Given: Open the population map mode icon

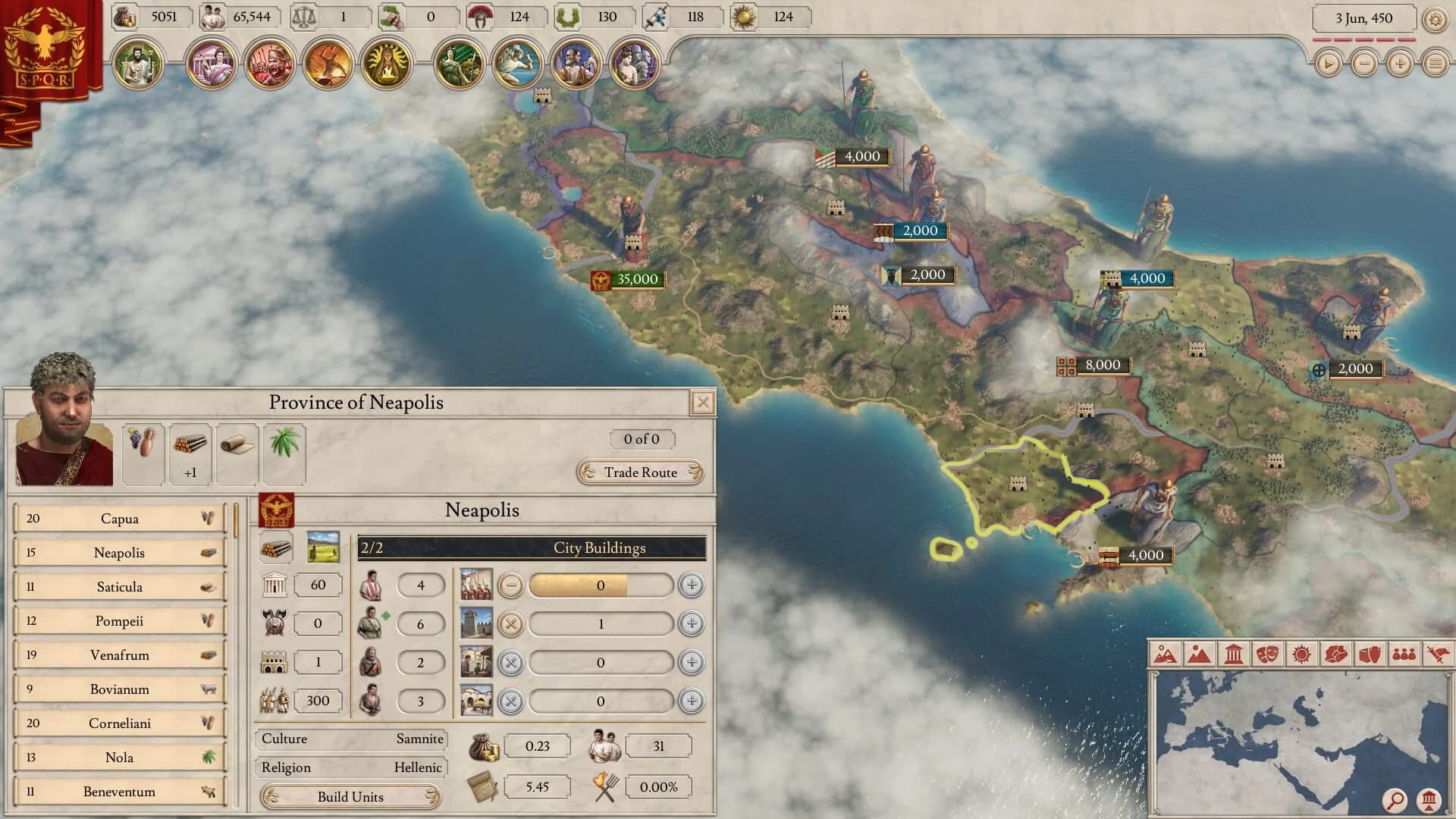Looking at the screenshot, I should (1404, 653).
